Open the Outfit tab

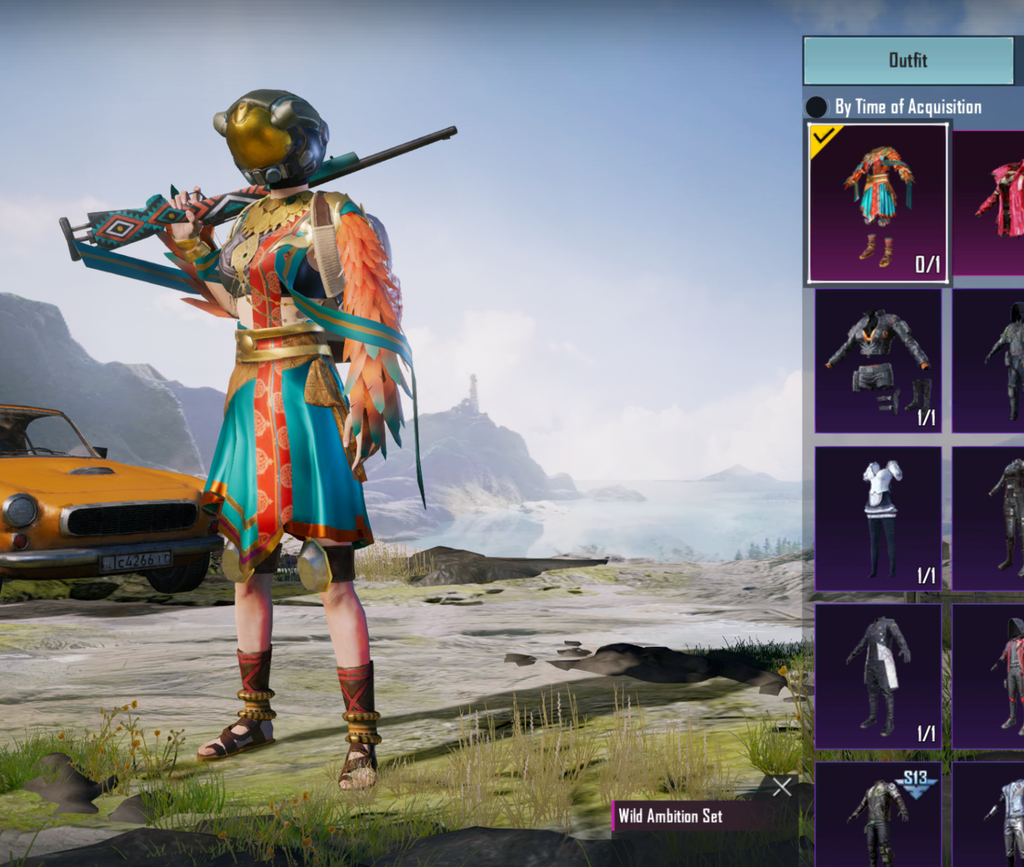908,61
